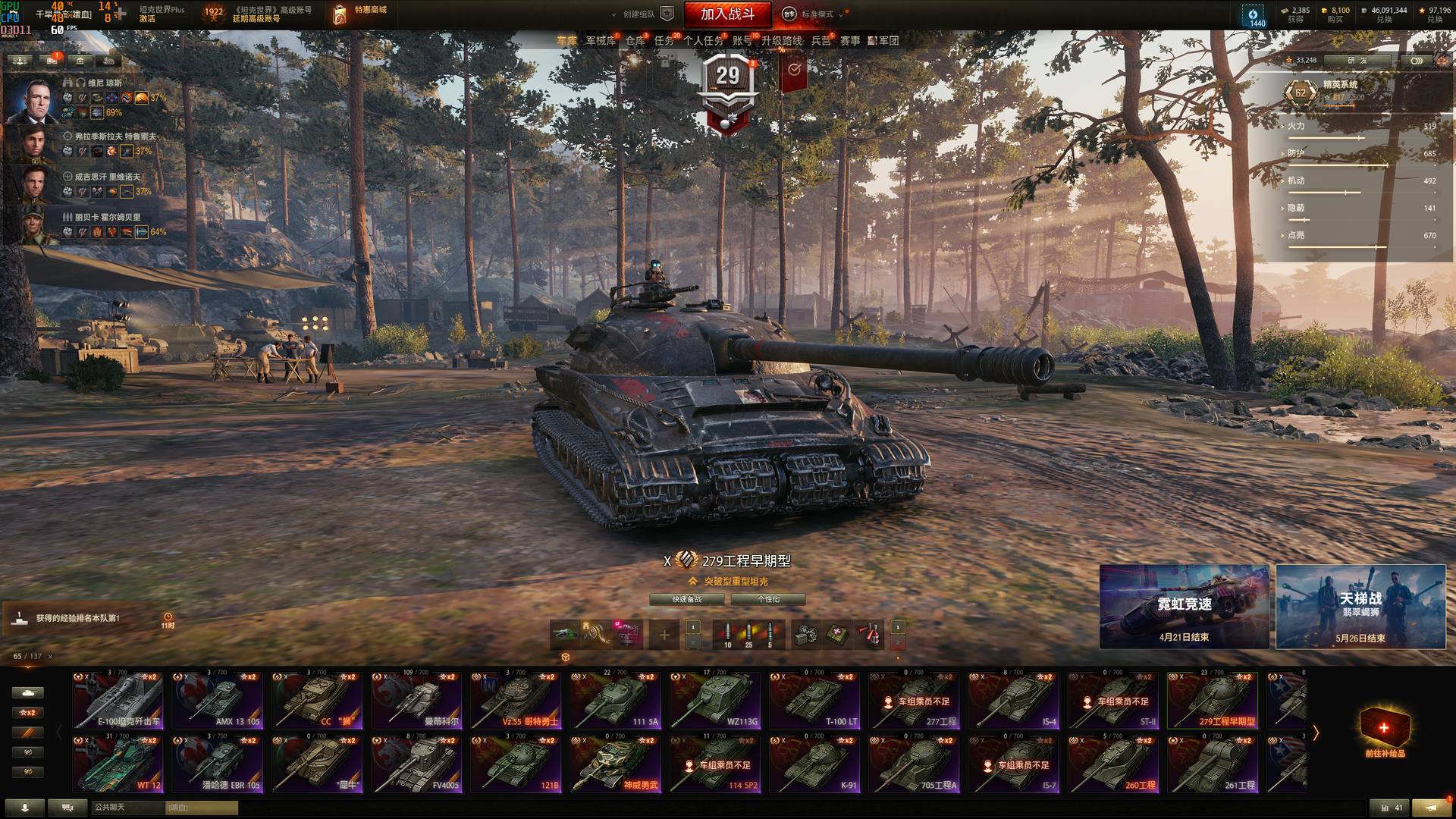Choose the FV4005 tank tile
1456x819 pixels.
coord(416,764)
